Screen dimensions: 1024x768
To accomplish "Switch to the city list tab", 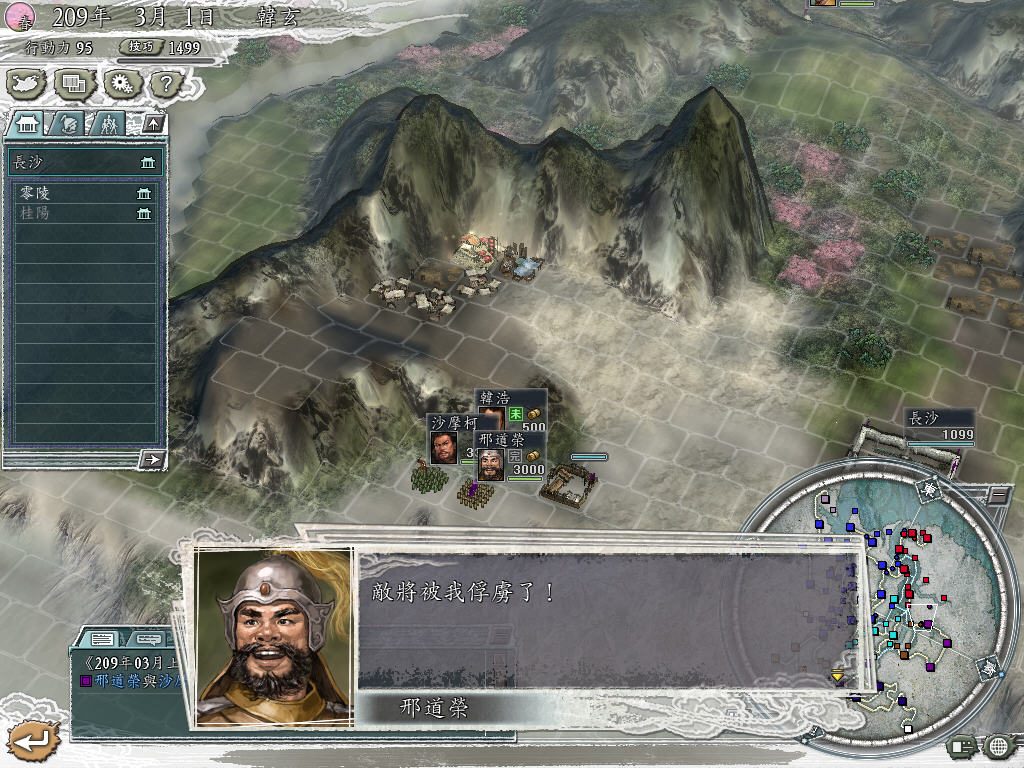I will [x=27, y=124].
